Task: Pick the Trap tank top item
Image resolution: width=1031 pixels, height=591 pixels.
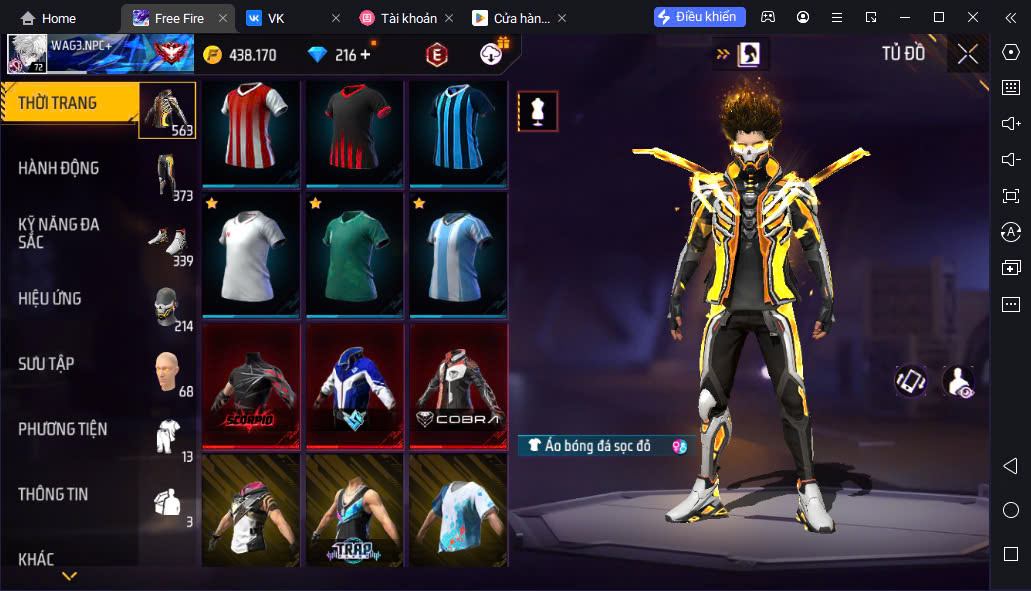Action: (355, 510)
